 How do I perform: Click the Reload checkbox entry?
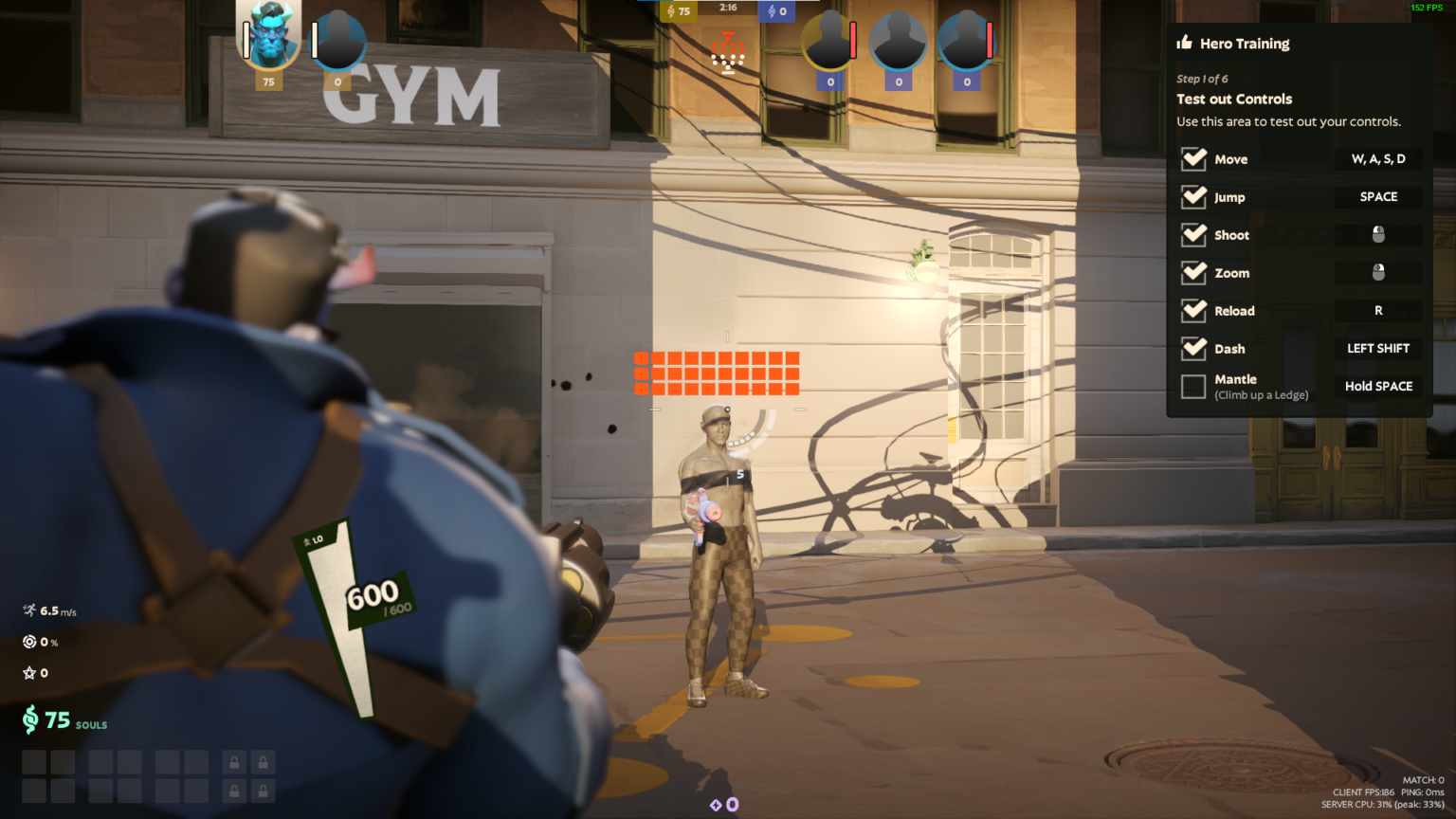click(1194, 311)
